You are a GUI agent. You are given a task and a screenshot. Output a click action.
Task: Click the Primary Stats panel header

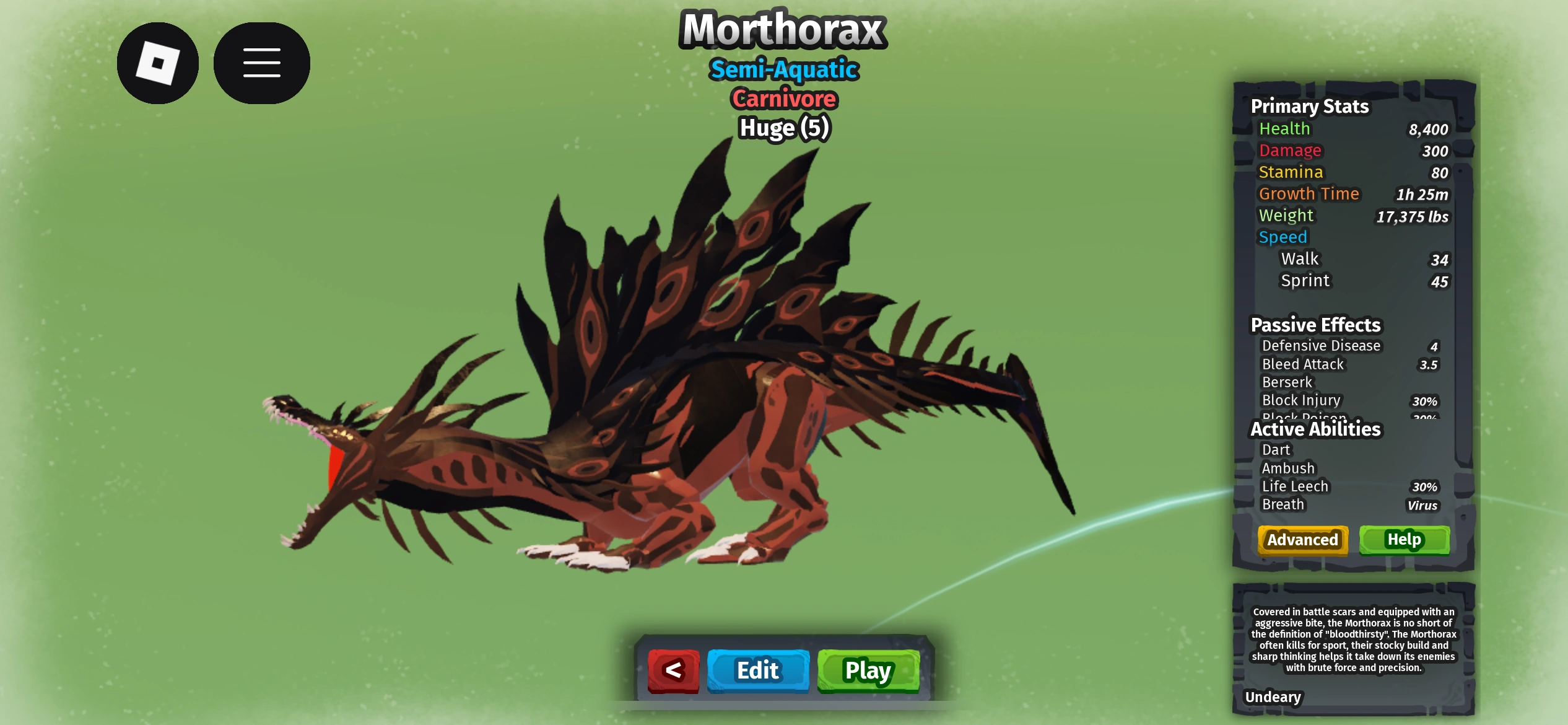point(1310,106)
